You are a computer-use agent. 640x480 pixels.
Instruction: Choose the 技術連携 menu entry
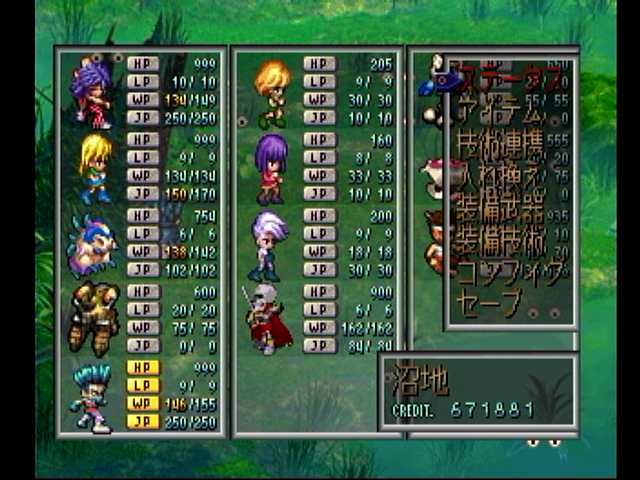coord(500,145)
